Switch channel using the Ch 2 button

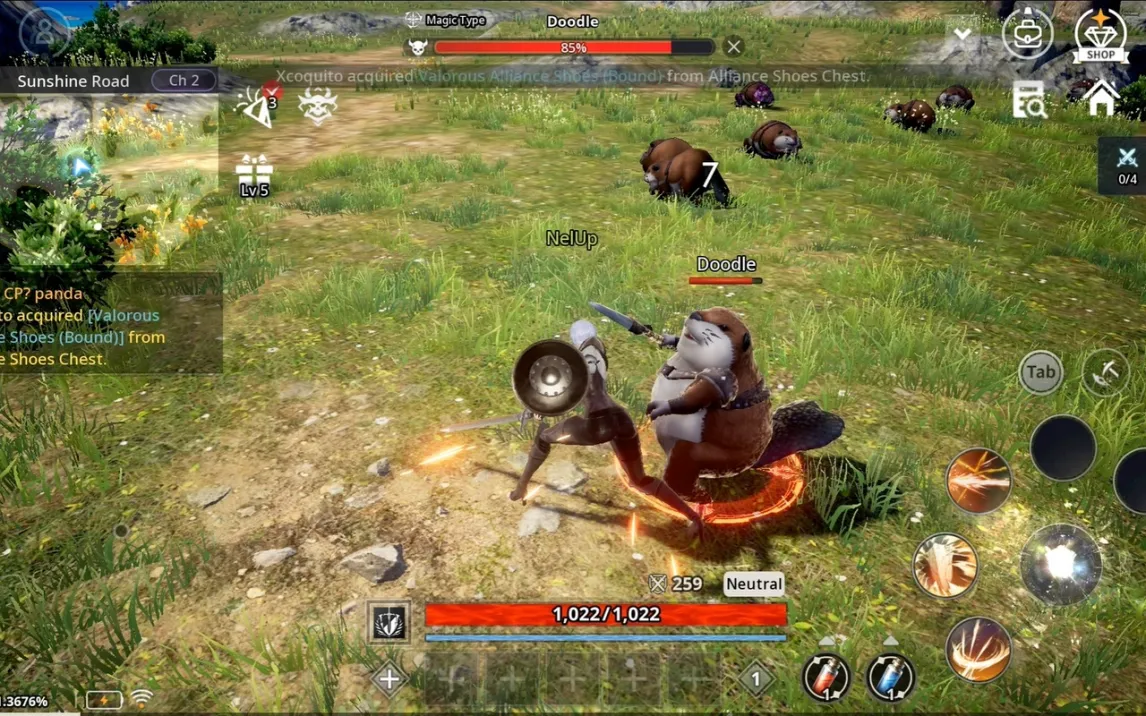coord(183,80)
